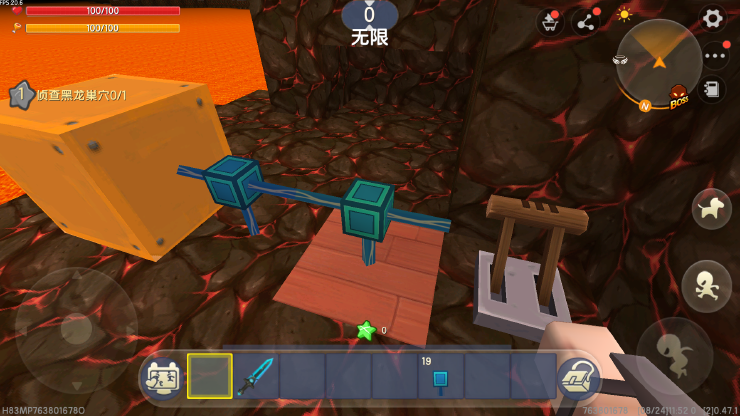Select the diamond sword hotbar slot
740x416 pixels.
tap(256, 376)
